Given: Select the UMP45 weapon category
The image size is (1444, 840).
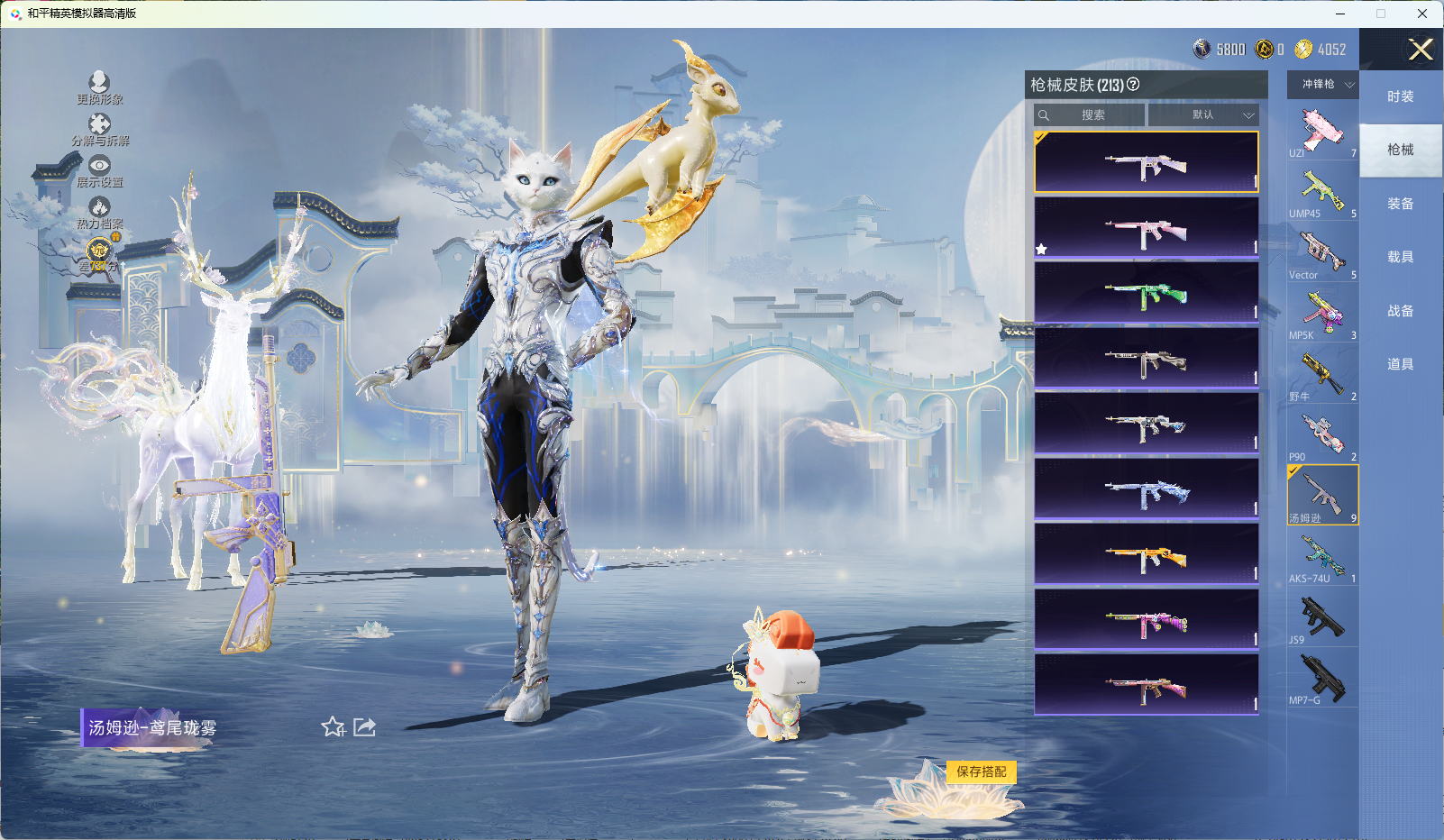Looking at the screenshot, I should 1322,192.
